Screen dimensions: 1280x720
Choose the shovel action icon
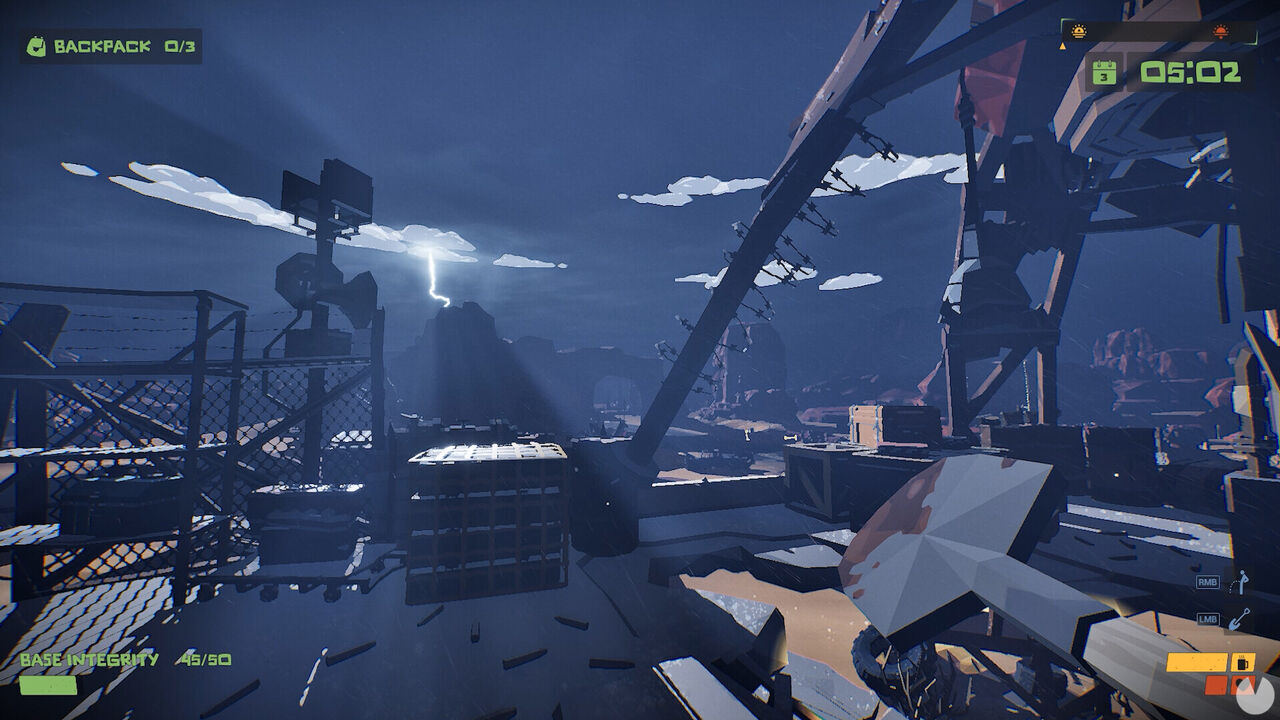click(1240, 619)
